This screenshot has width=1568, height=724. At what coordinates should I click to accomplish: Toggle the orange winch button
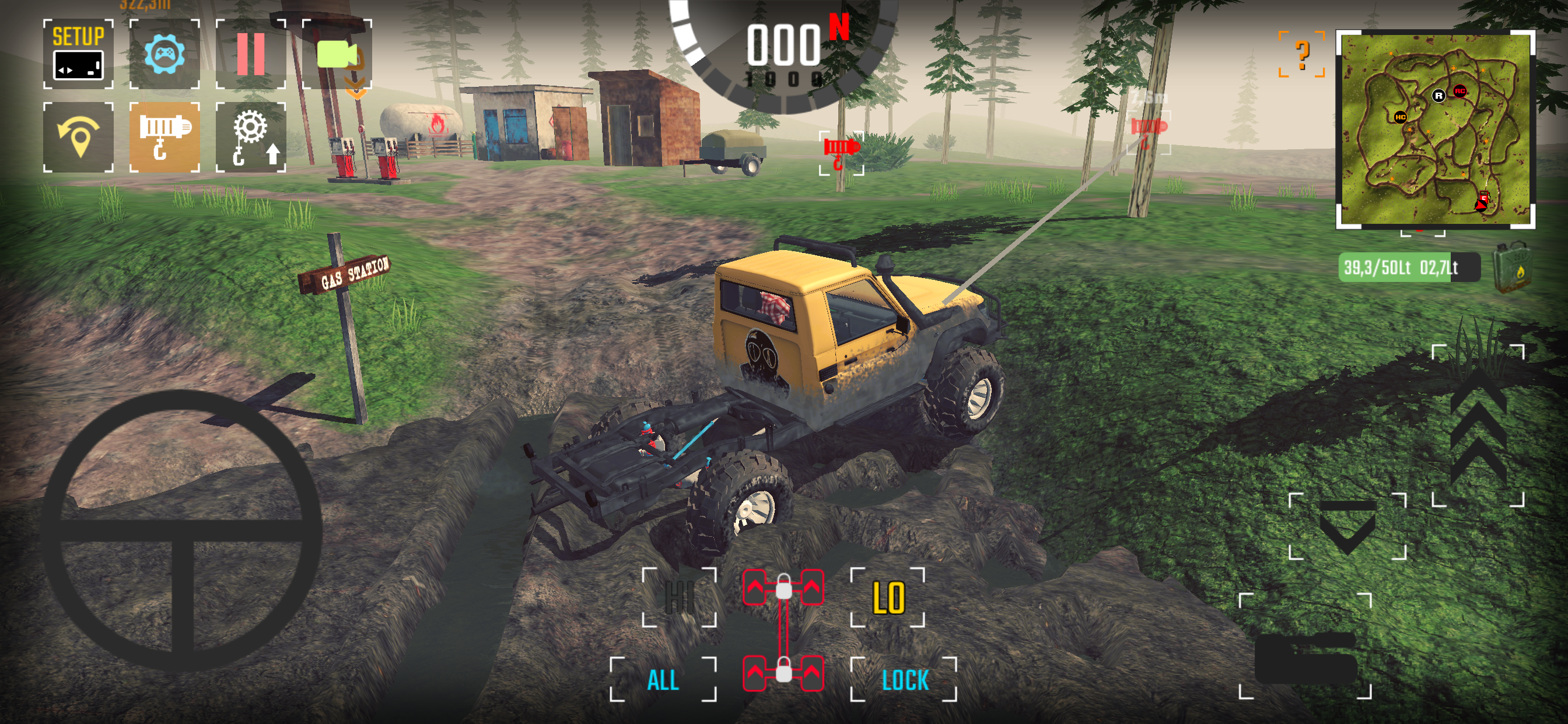[164, 137]
